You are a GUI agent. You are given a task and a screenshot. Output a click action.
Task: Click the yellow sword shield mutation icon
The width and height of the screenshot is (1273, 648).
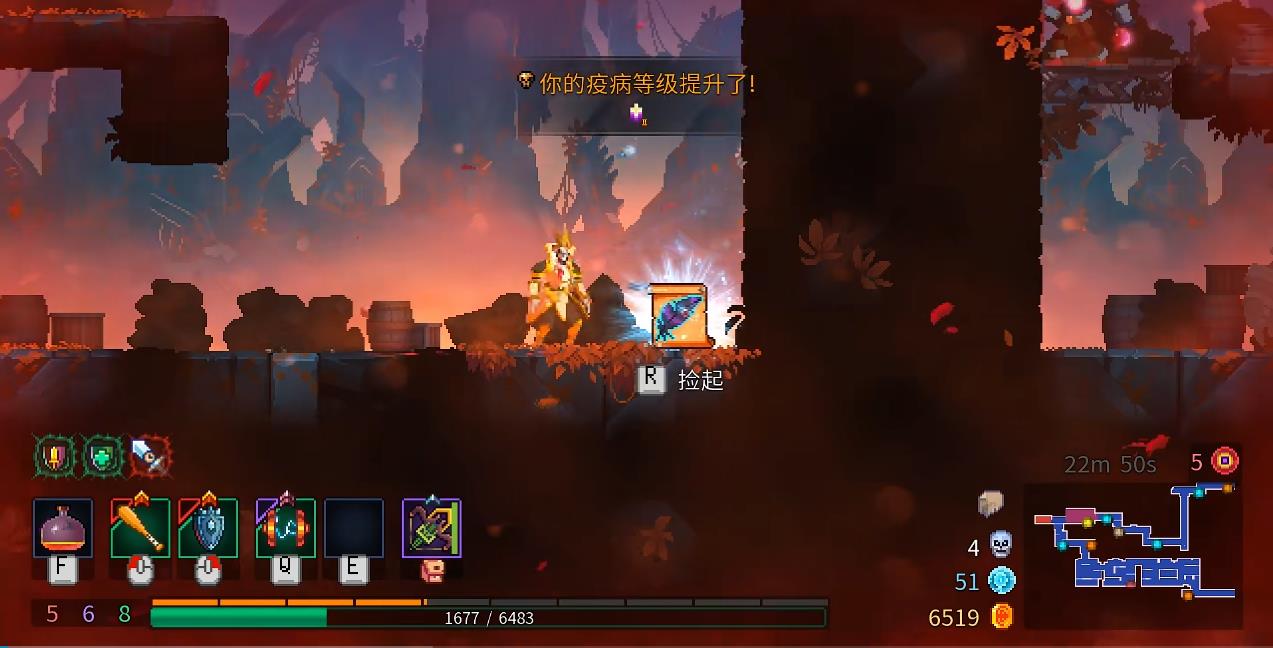tap(53, 457)
